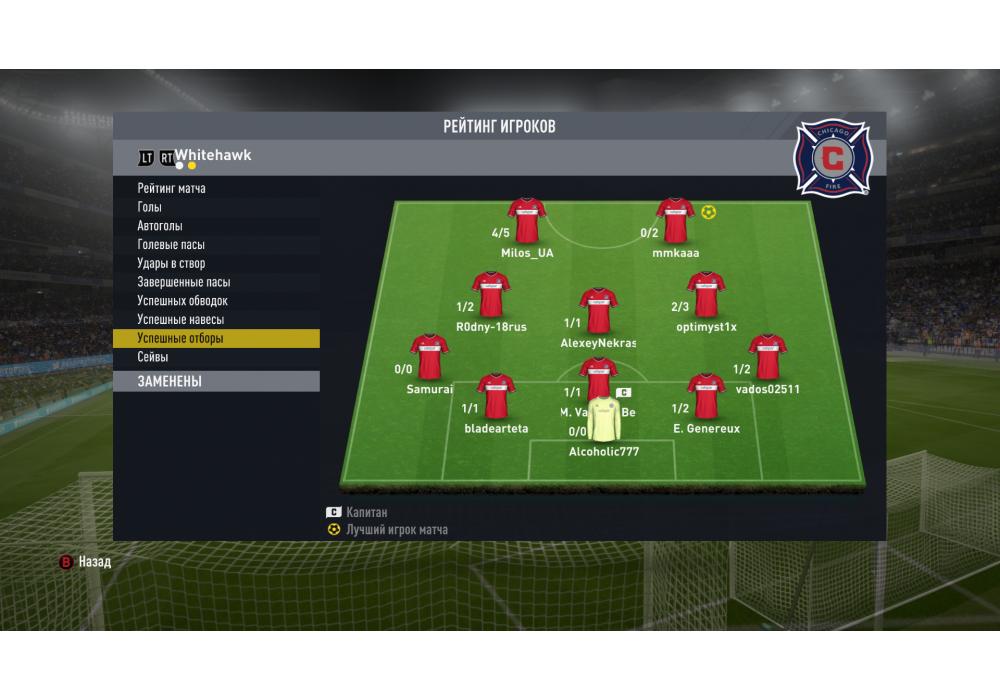
Task: Choose goalkeeper Alcoholic777
Action: (x=603, y=420)
